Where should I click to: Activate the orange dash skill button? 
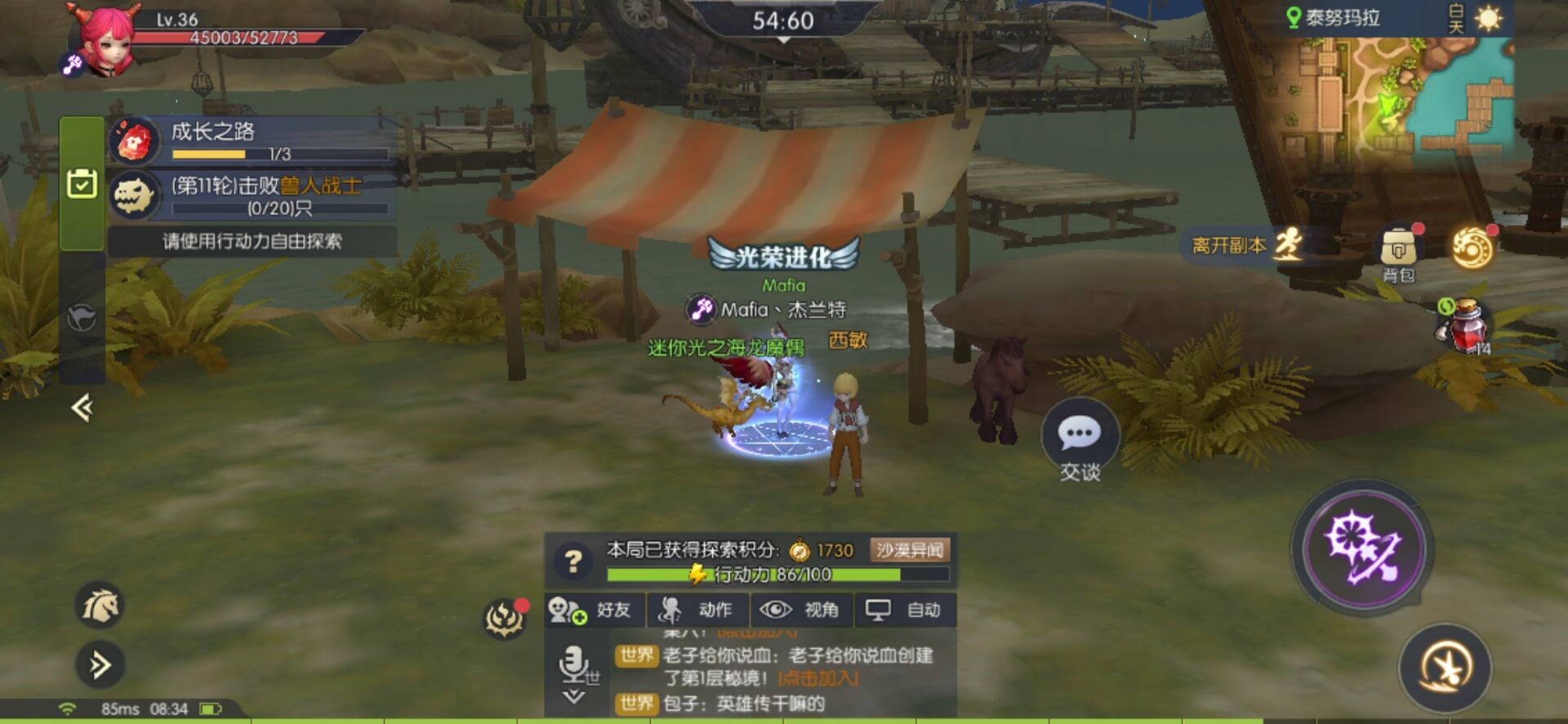(x=1445, y=667)
